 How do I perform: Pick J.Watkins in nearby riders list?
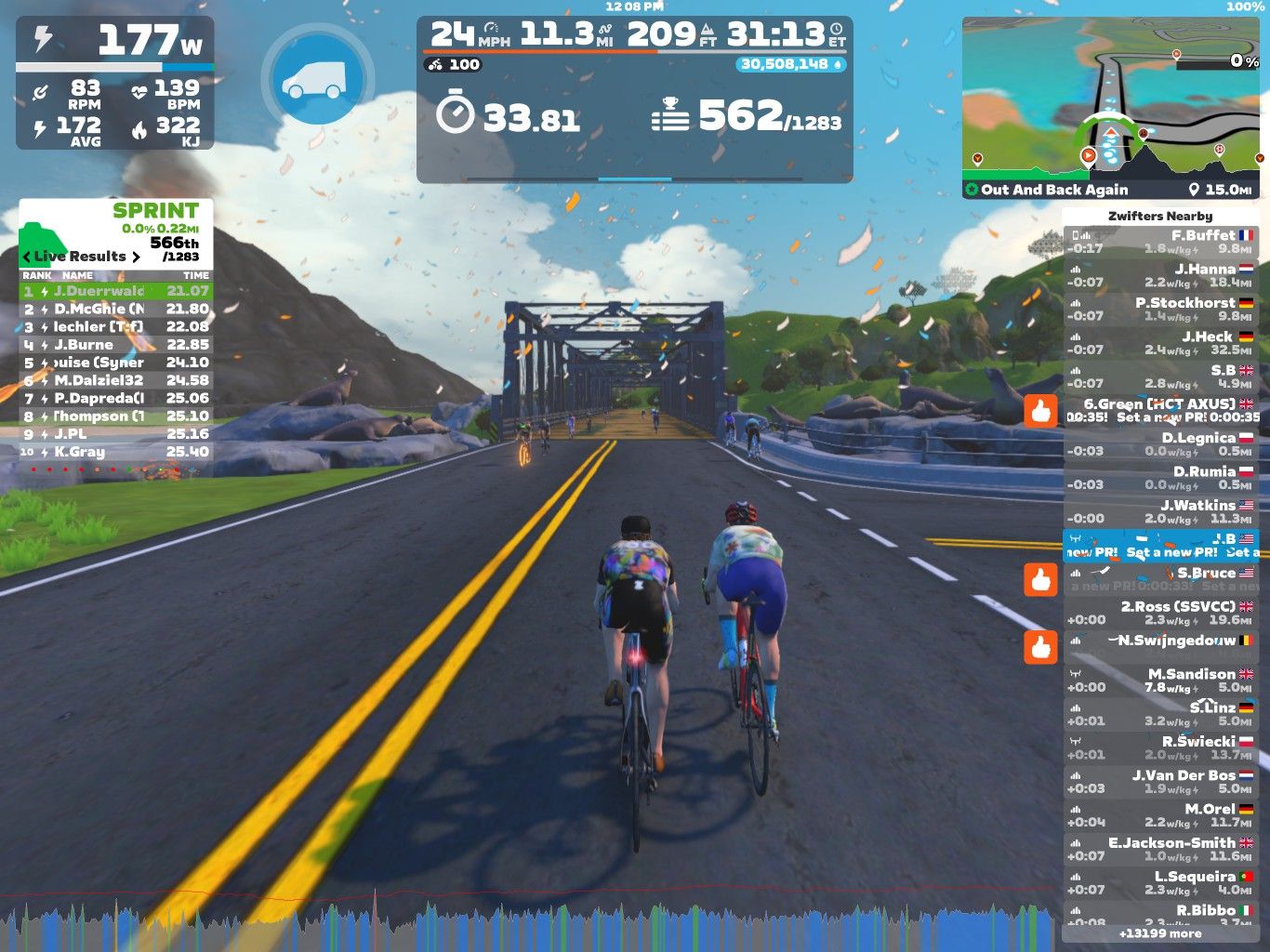[x=1160, y=512]
